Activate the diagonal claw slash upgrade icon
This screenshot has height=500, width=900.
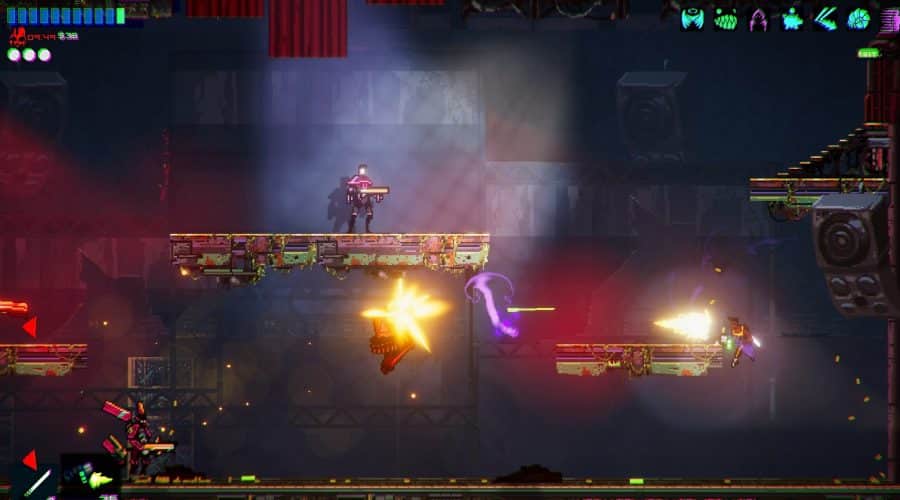825,18
